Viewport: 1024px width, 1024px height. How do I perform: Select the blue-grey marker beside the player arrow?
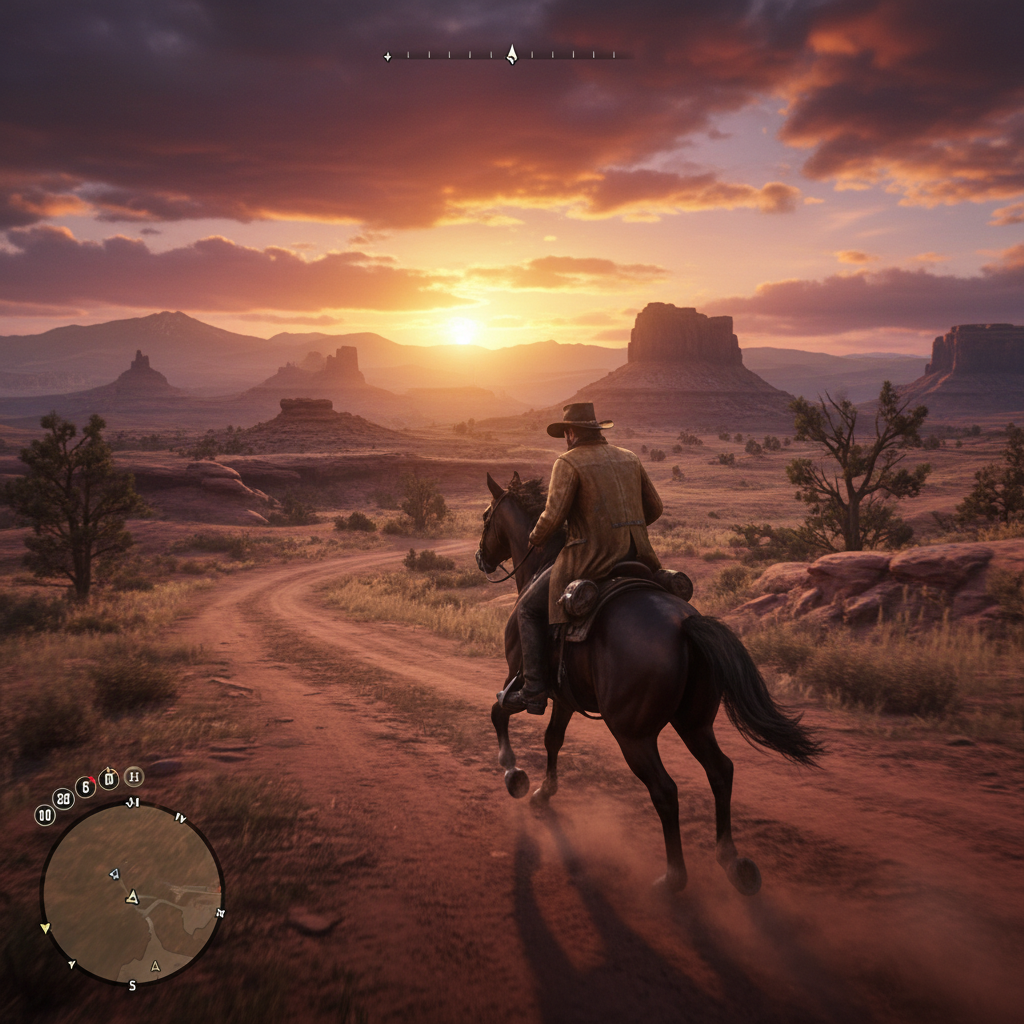(x=114, y=873)
